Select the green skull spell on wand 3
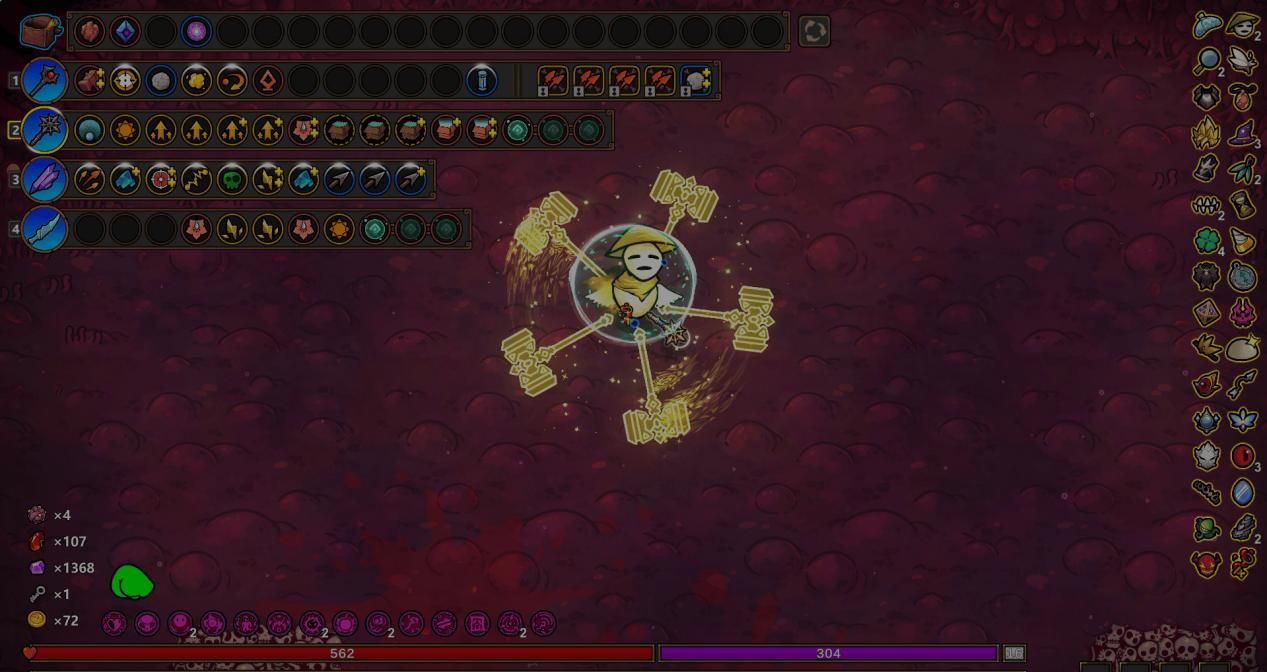 click(232, 180)
